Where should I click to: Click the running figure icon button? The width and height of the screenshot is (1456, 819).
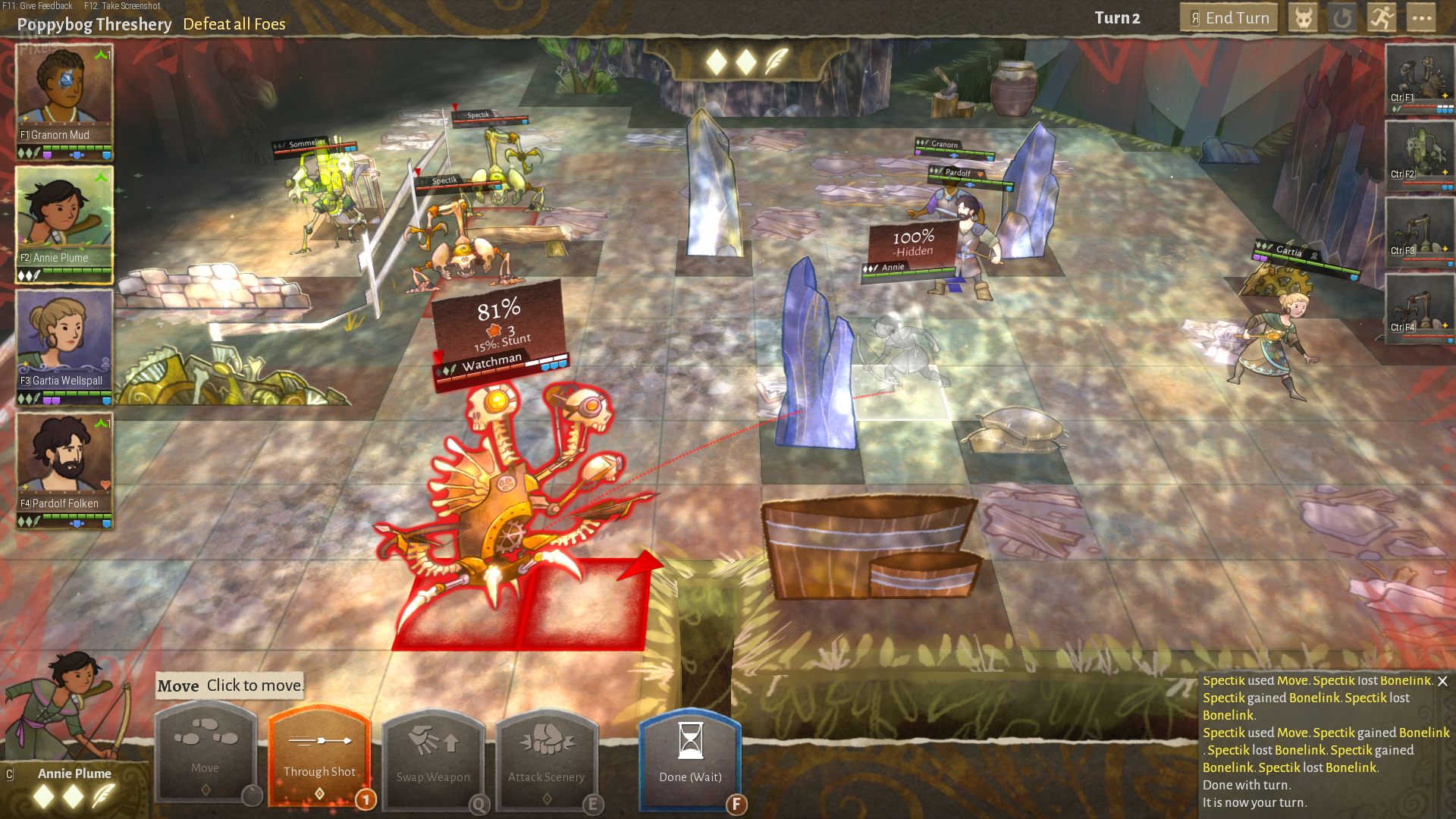[x=1382, y=18]
